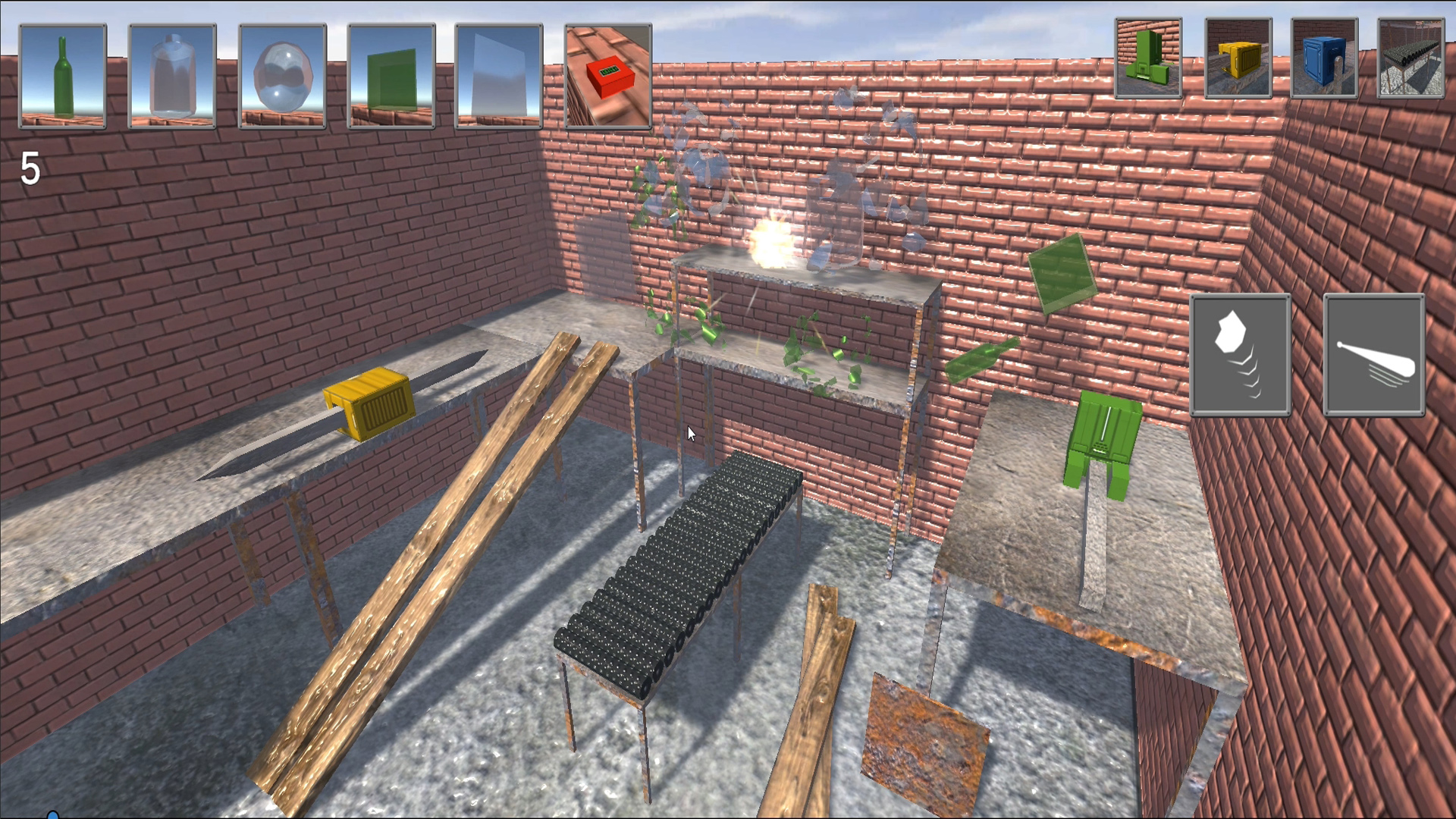Select the red TNT detonator box
Viewport: 1456px width, 819px height.
pyautogui.click(x=607, y=76)
